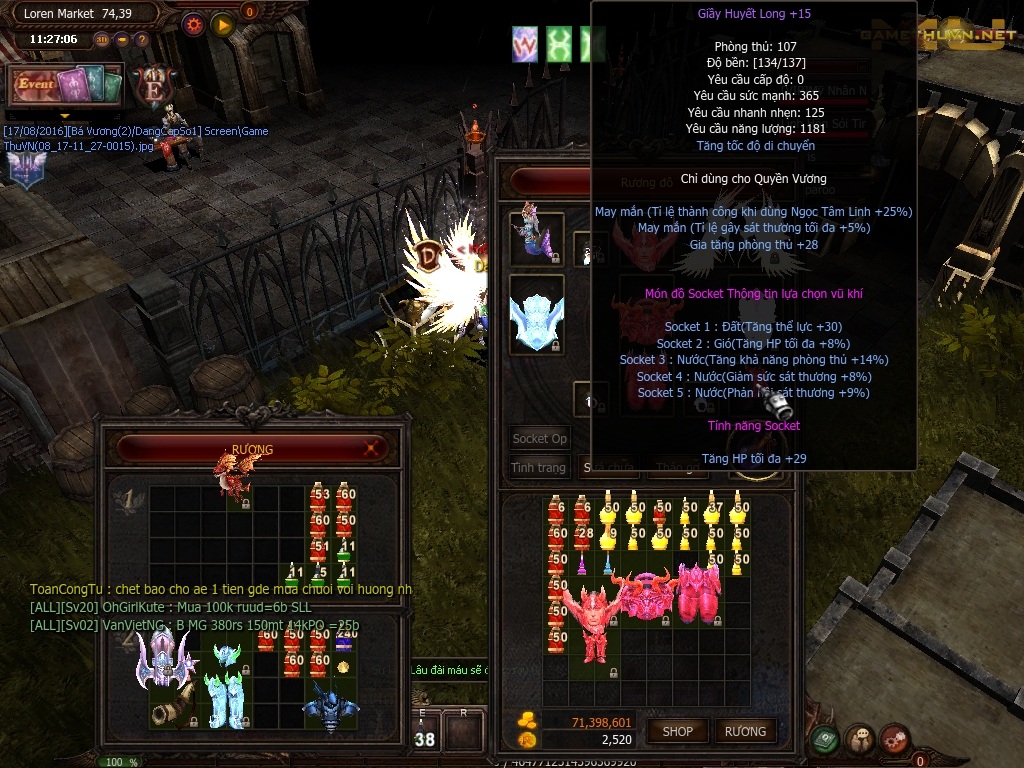Image resolution: width=1024 pixels, height=768 pixels.
Task: Click the RƯƠNG button in inventory
Action: point(745,731)
